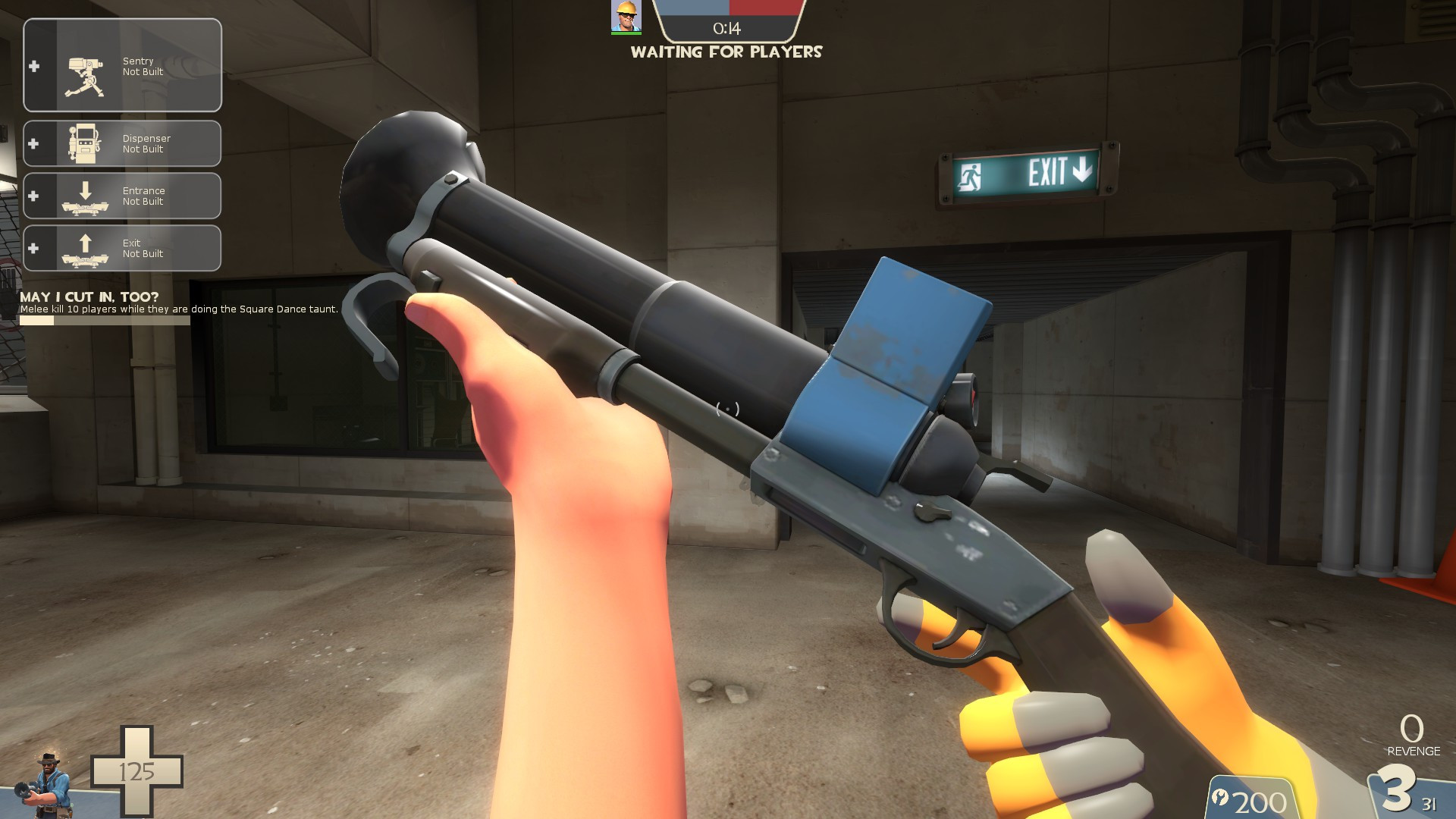Collapse the Sentry Not Built panel
Screen dimensions: 1456x819
tap(121, 65)
